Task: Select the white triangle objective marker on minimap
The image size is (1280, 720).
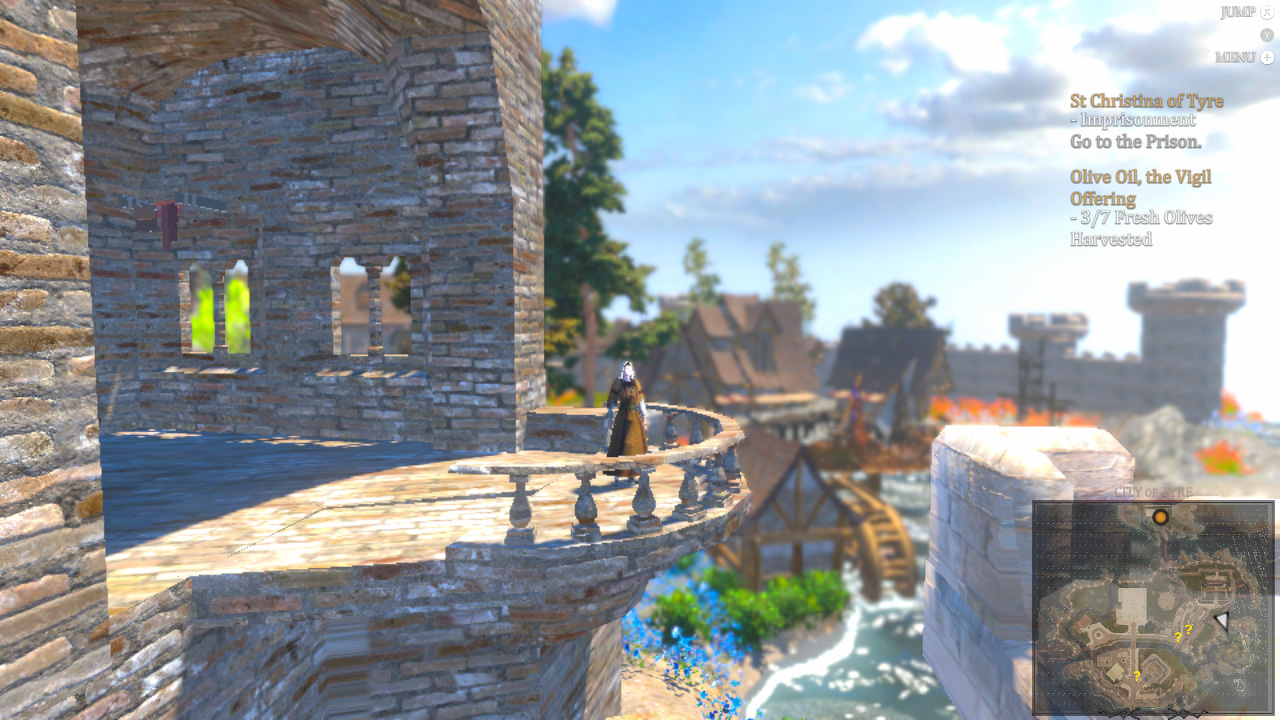Action: [1222, 620]
